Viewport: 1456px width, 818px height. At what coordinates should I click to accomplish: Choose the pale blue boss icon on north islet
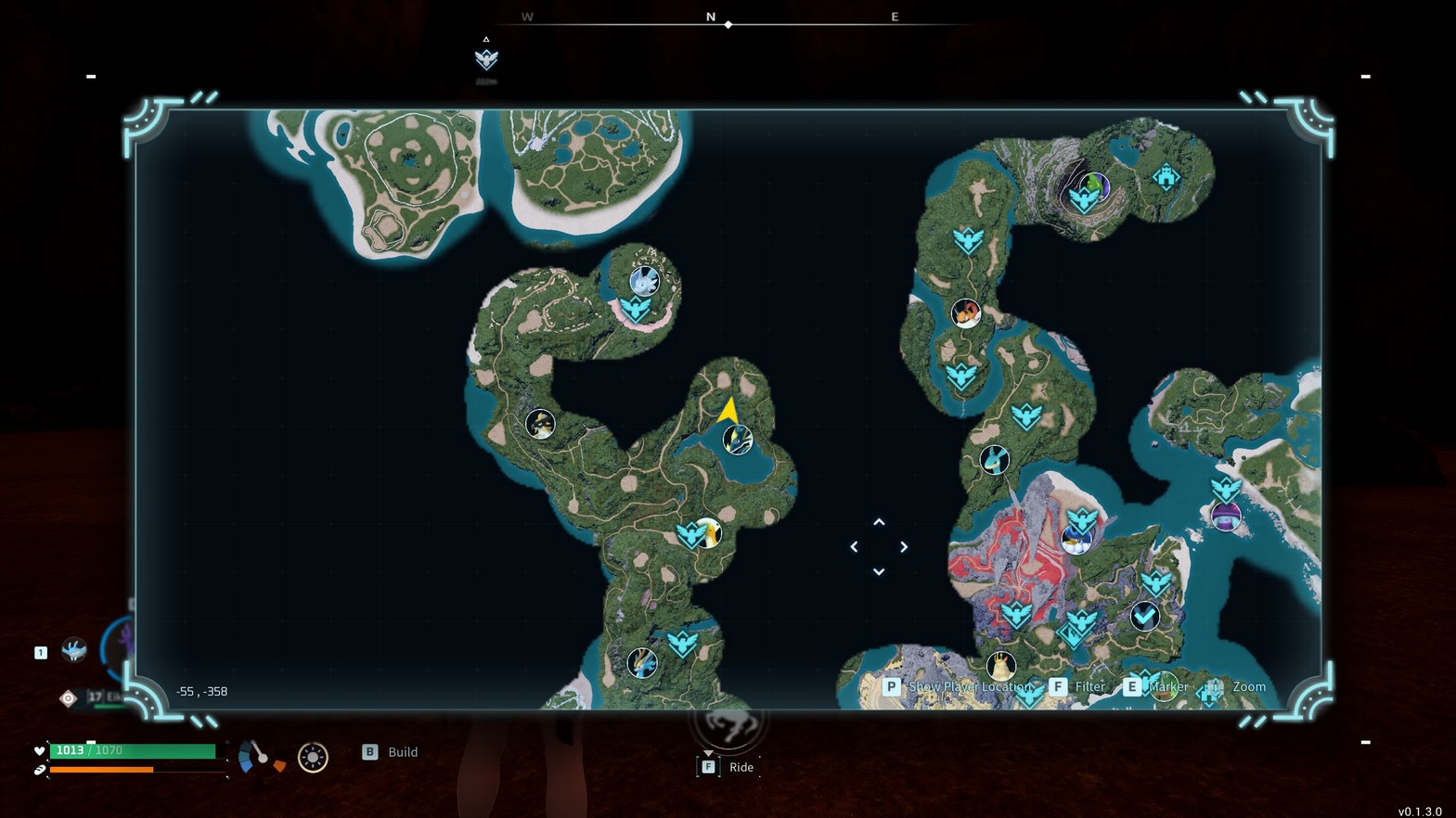point(644,280)
